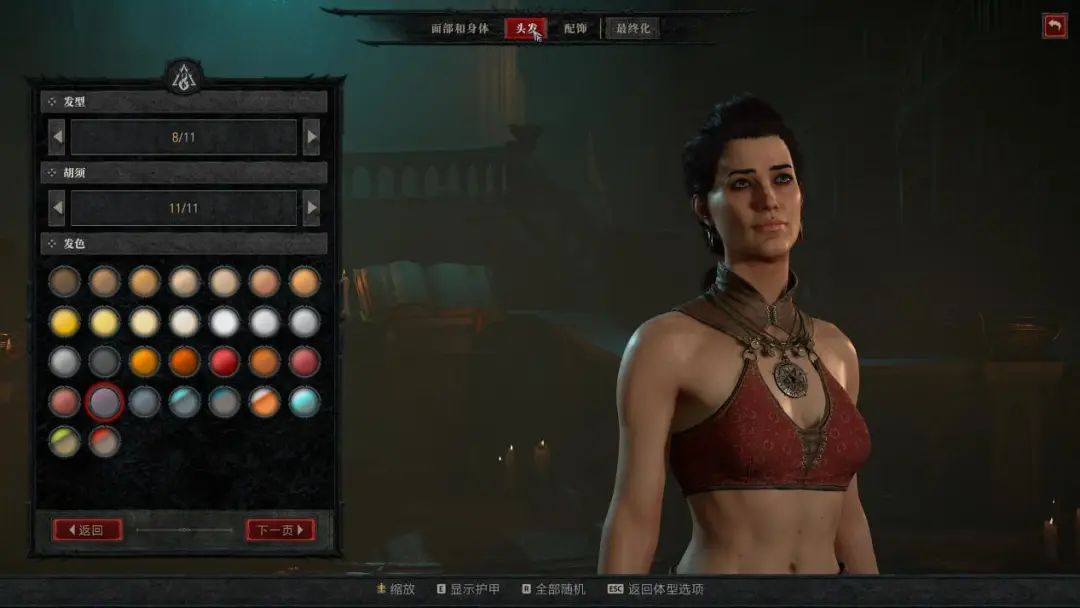Click the currently highlighted purple-gray hair color
Viewport: 1080px width, 608px height.
coord(105,401)
